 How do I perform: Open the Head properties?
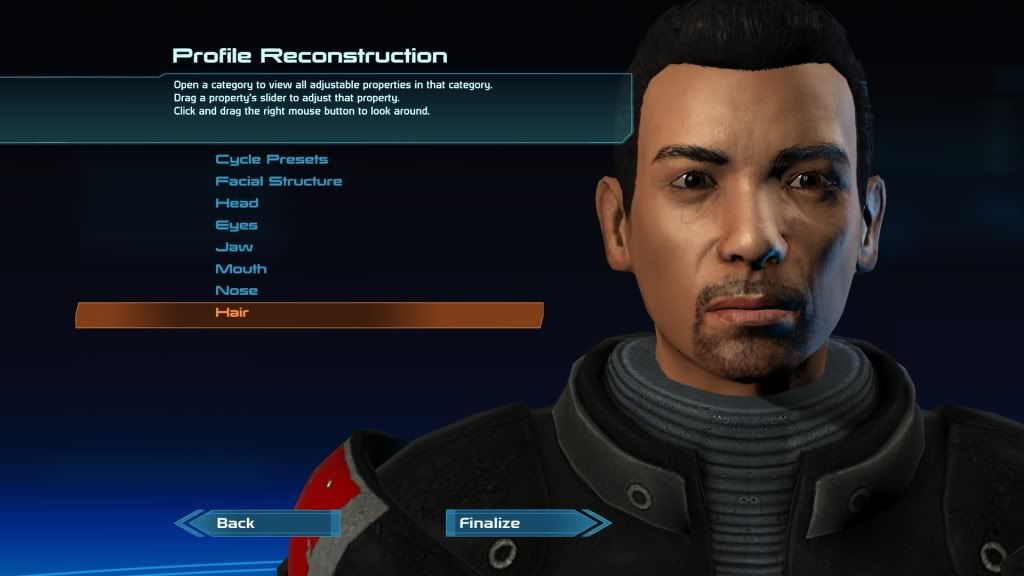pyautogui.click(x=237, y=203)
